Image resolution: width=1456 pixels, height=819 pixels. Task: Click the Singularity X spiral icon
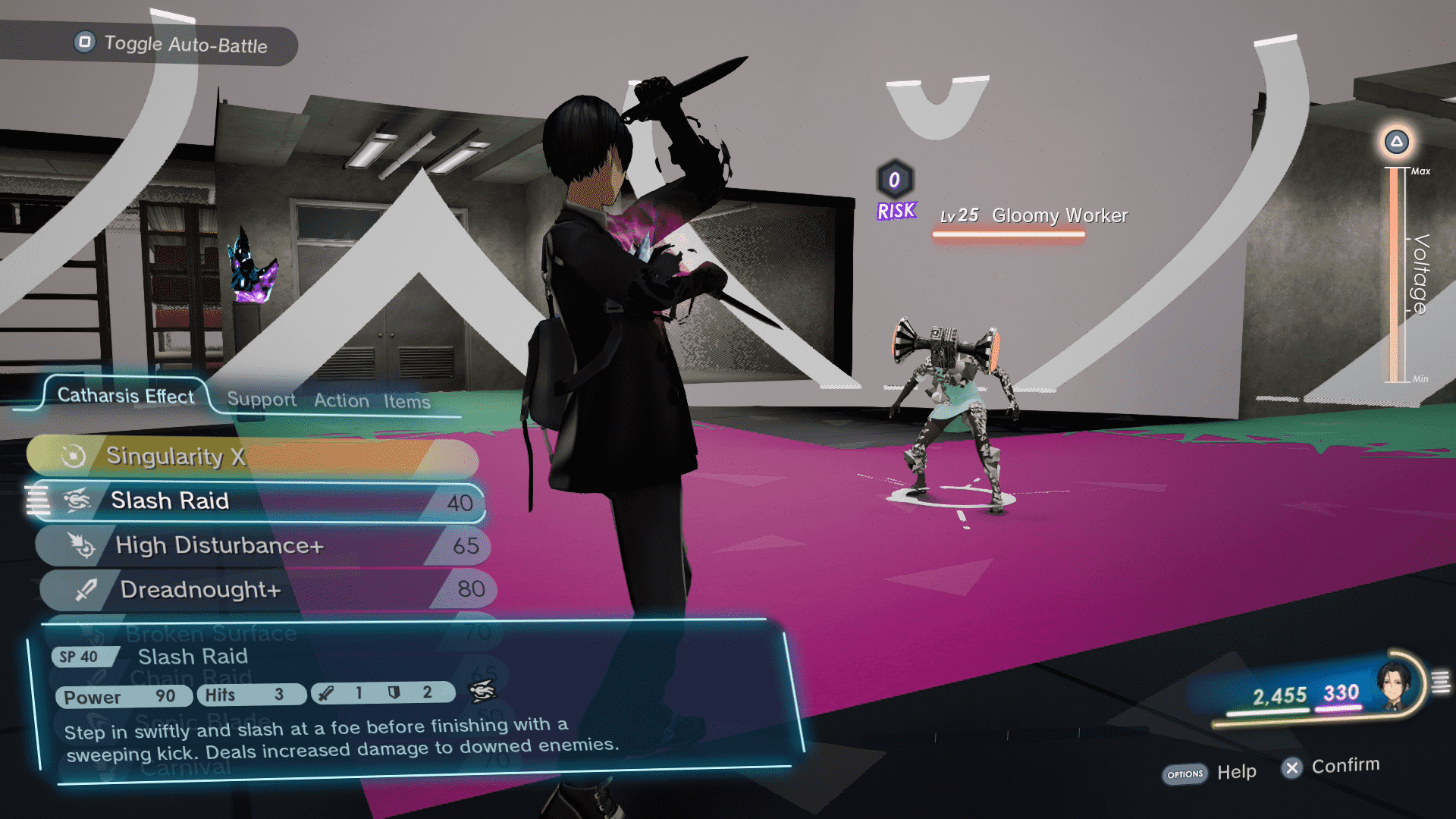73,455
